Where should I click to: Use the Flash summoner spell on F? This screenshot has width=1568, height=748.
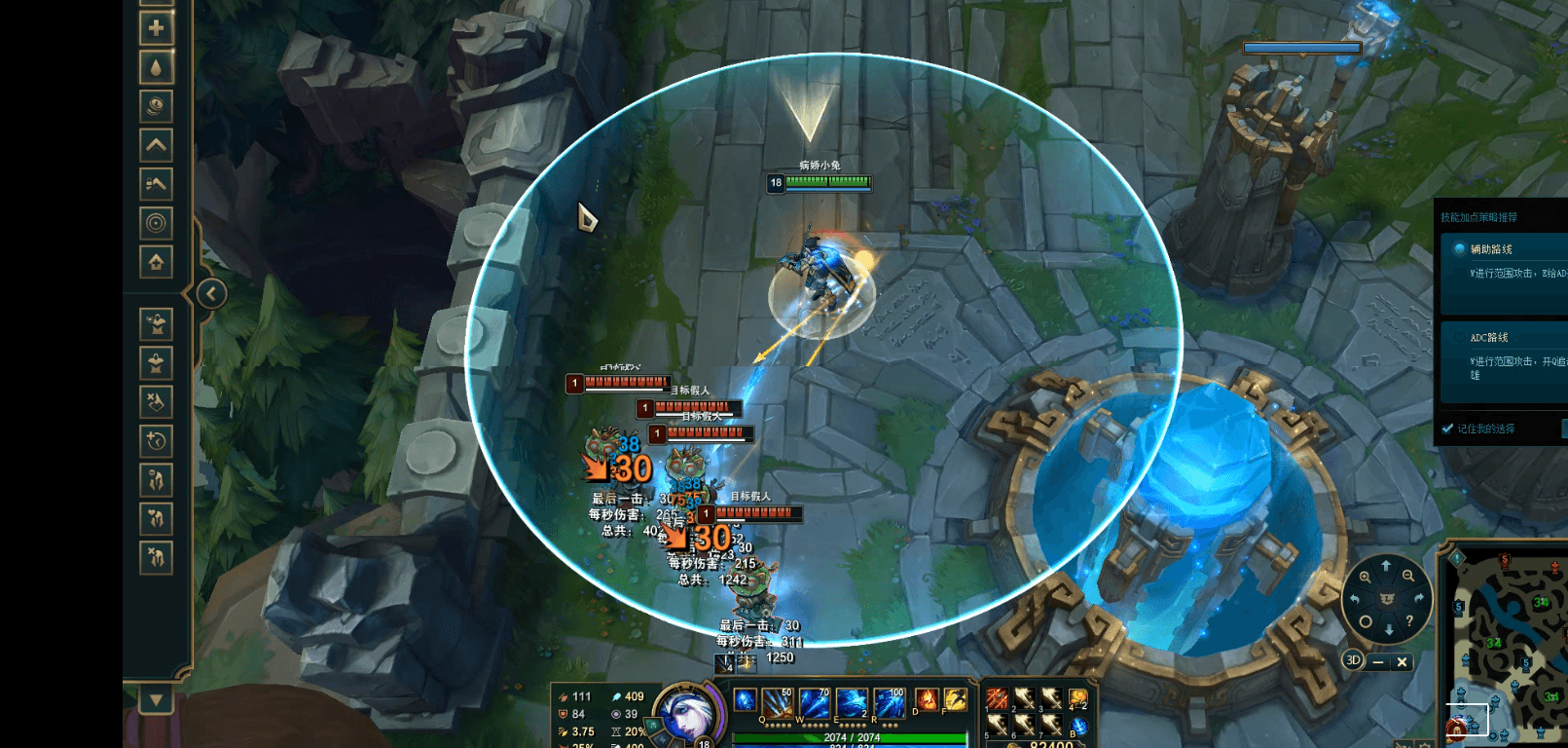point(955,699)
